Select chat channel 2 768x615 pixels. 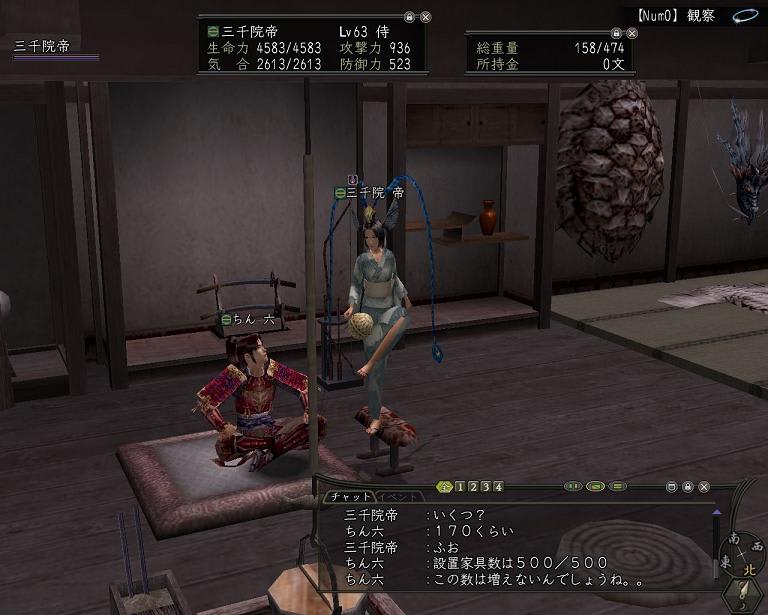click(x=473, y=487)
